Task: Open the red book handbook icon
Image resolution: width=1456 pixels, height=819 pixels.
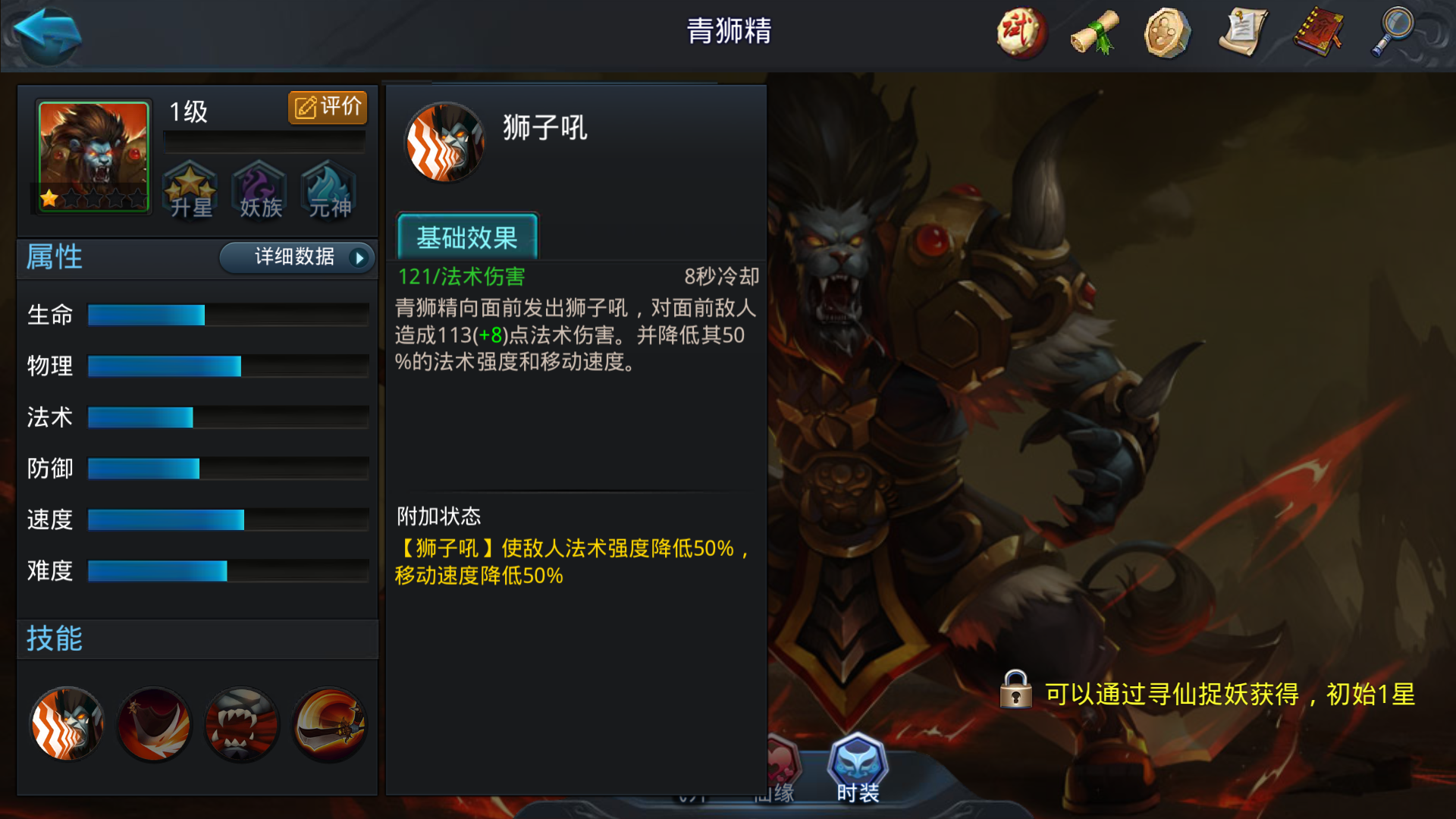Action: (1318, 33)
